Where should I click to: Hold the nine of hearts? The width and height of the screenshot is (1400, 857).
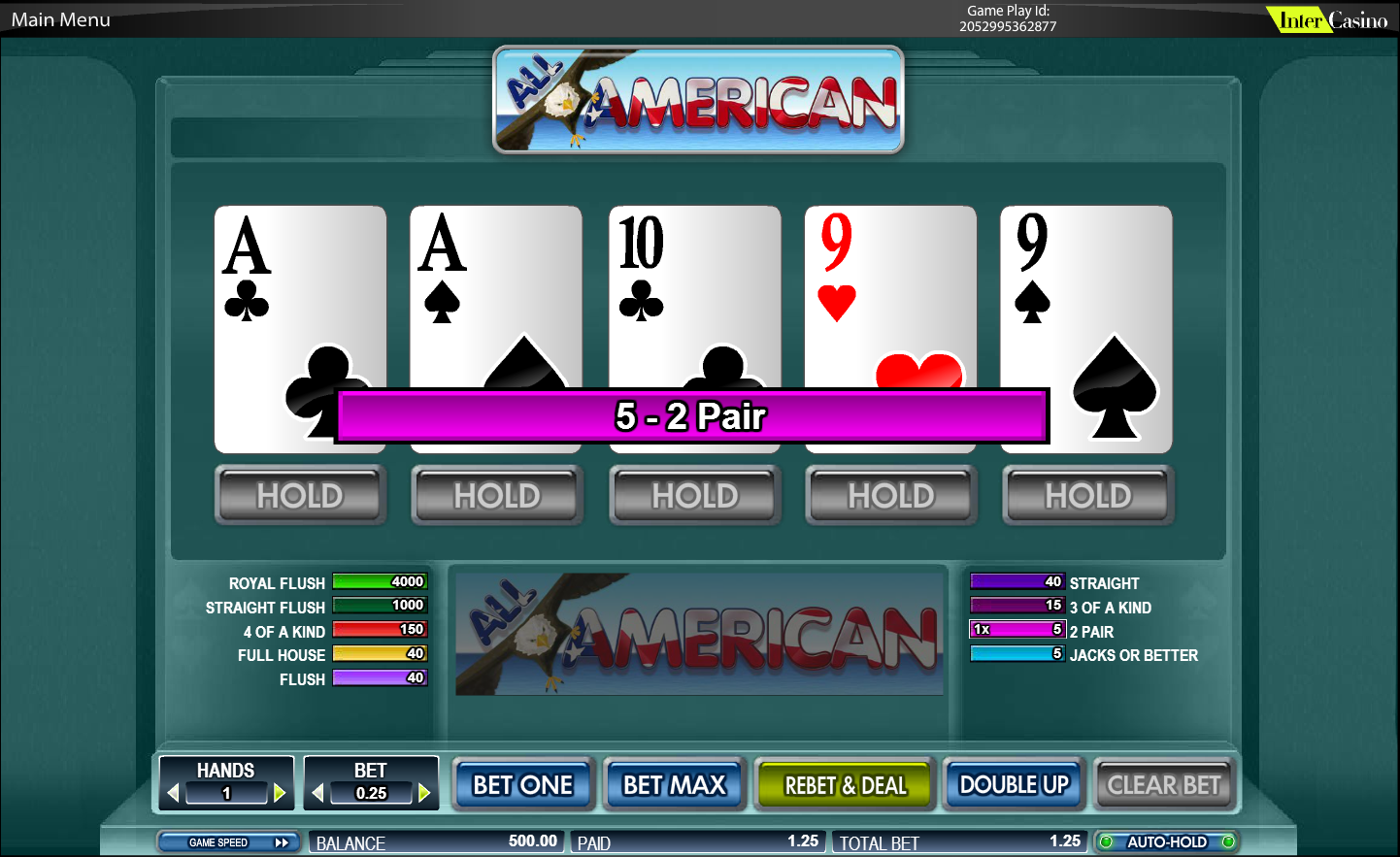(x=891, y=496)
